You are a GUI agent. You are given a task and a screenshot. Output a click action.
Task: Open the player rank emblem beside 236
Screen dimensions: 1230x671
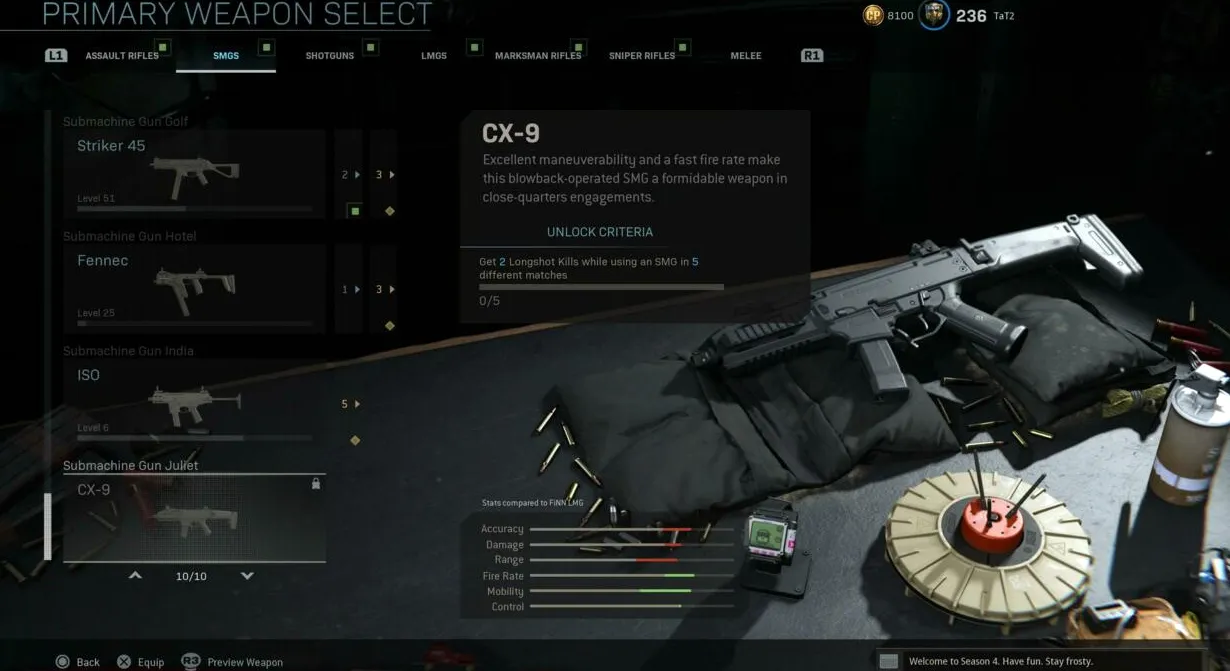coord(934,16)
